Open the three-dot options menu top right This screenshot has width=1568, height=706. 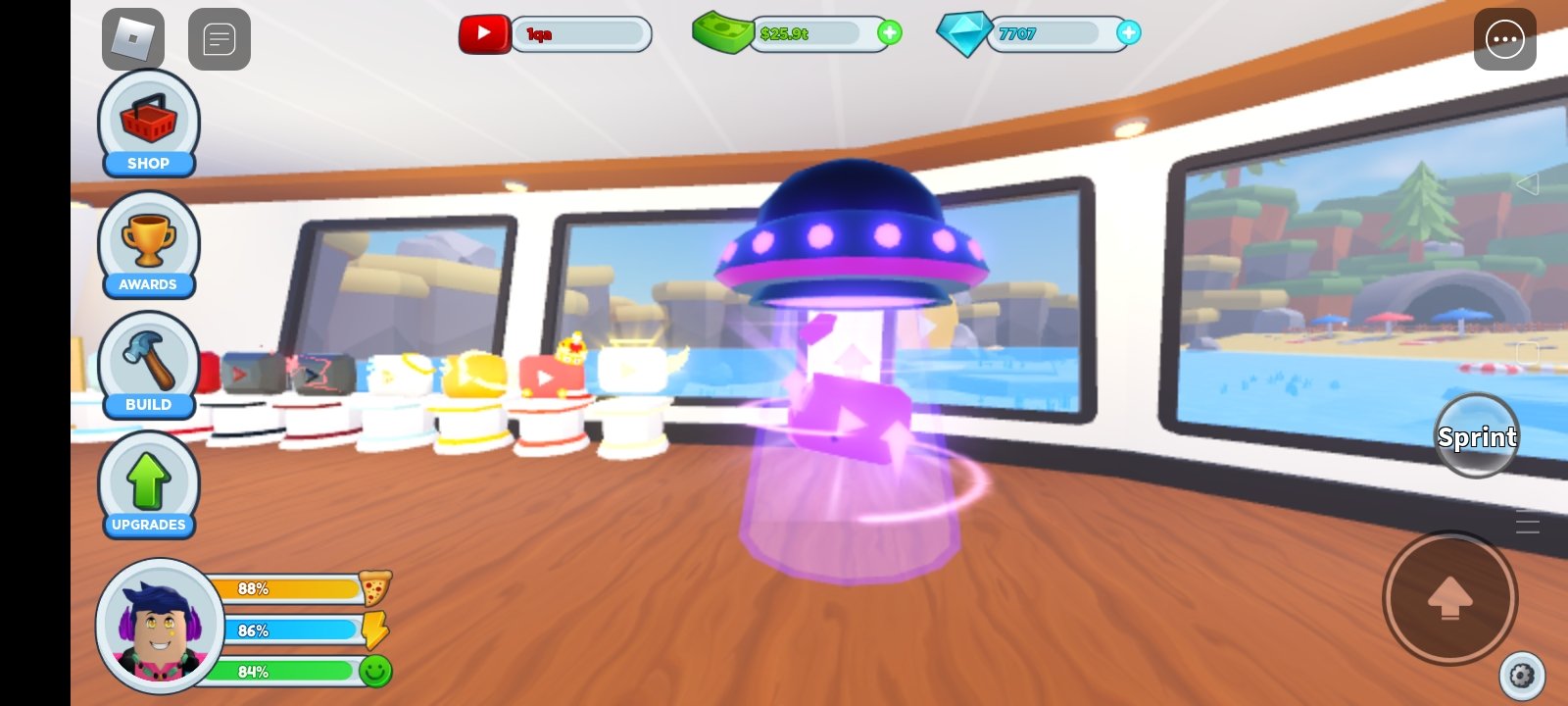tap(1505, 39)
